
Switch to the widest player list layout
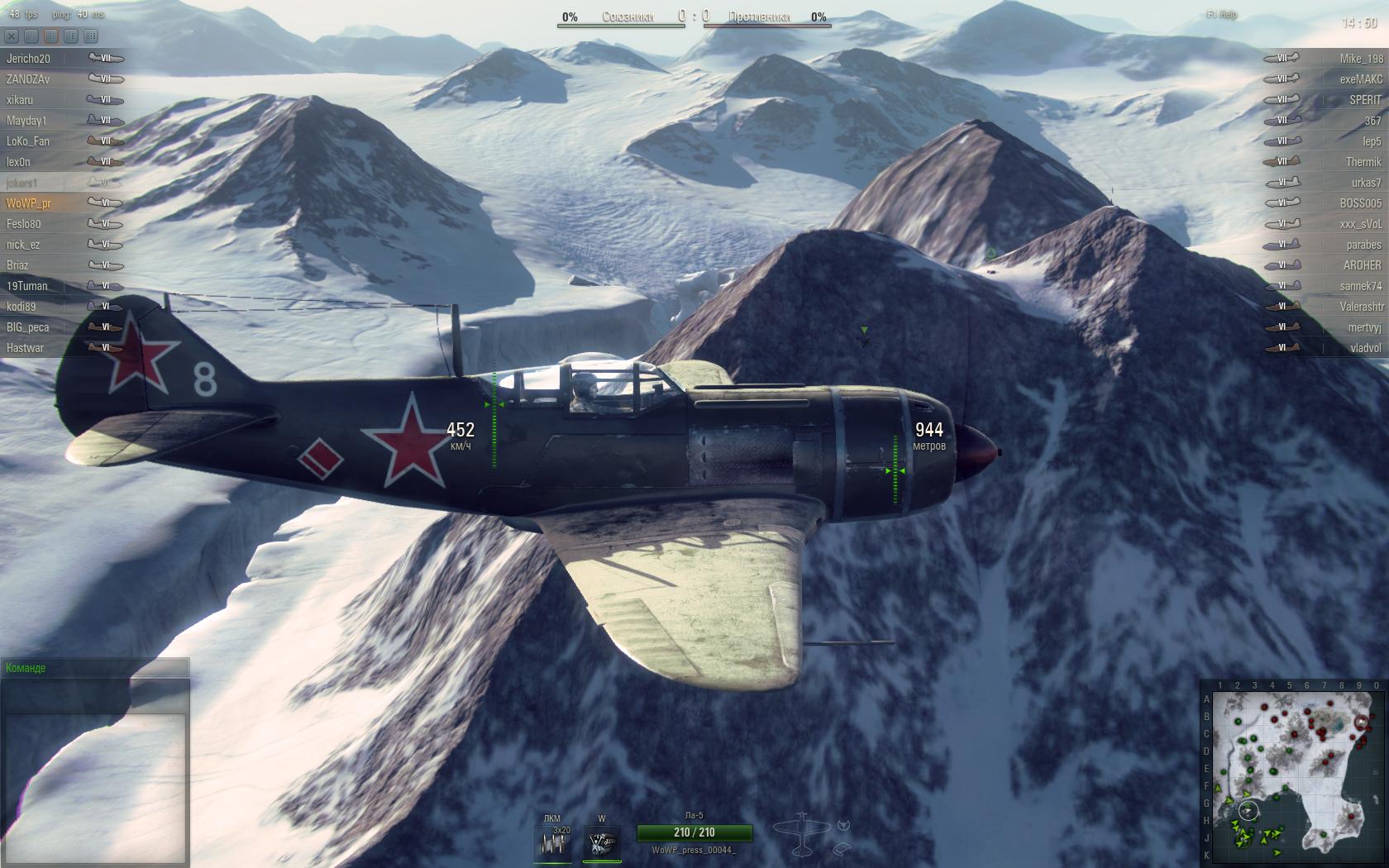pos(91,36)
